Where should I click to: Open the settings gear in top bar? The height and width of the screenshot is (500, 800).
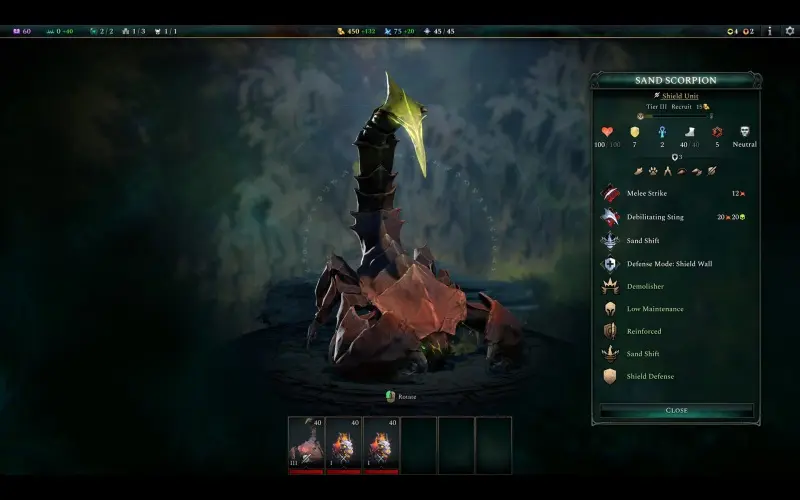tap(789, 31)
